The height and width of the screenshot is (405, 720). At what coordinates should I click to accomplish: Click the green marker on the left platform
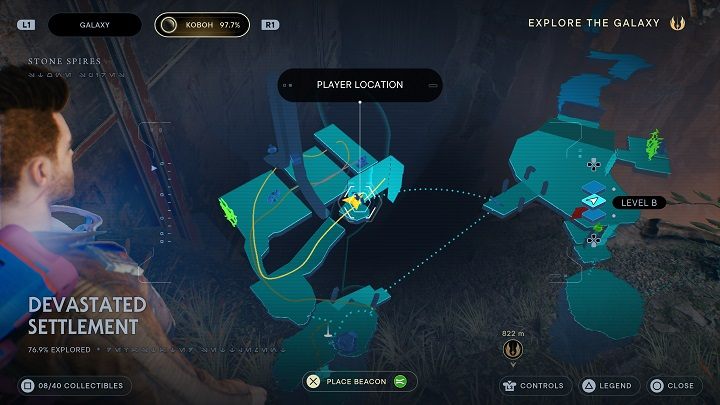pyautogui.click(x=227, y=211)
